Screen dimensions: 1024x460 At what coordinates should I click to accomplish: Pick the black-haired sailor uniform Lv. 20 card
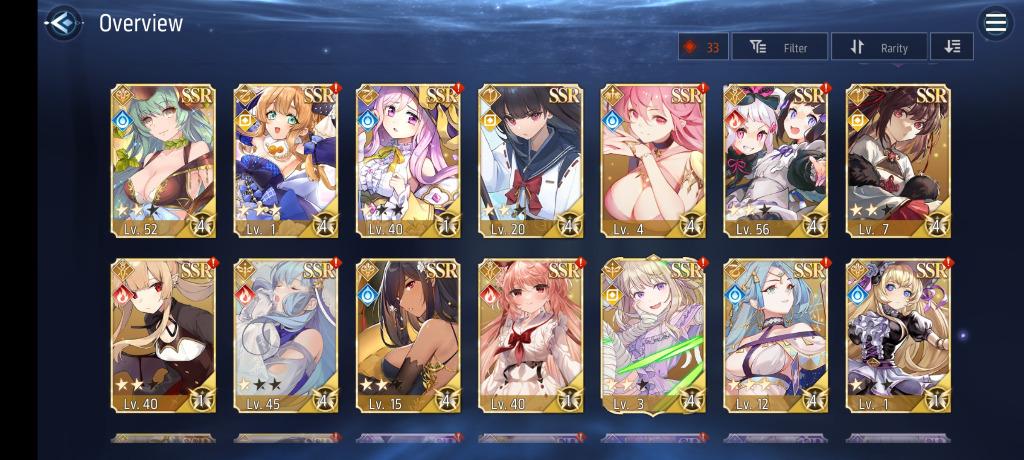pos(530,160)
